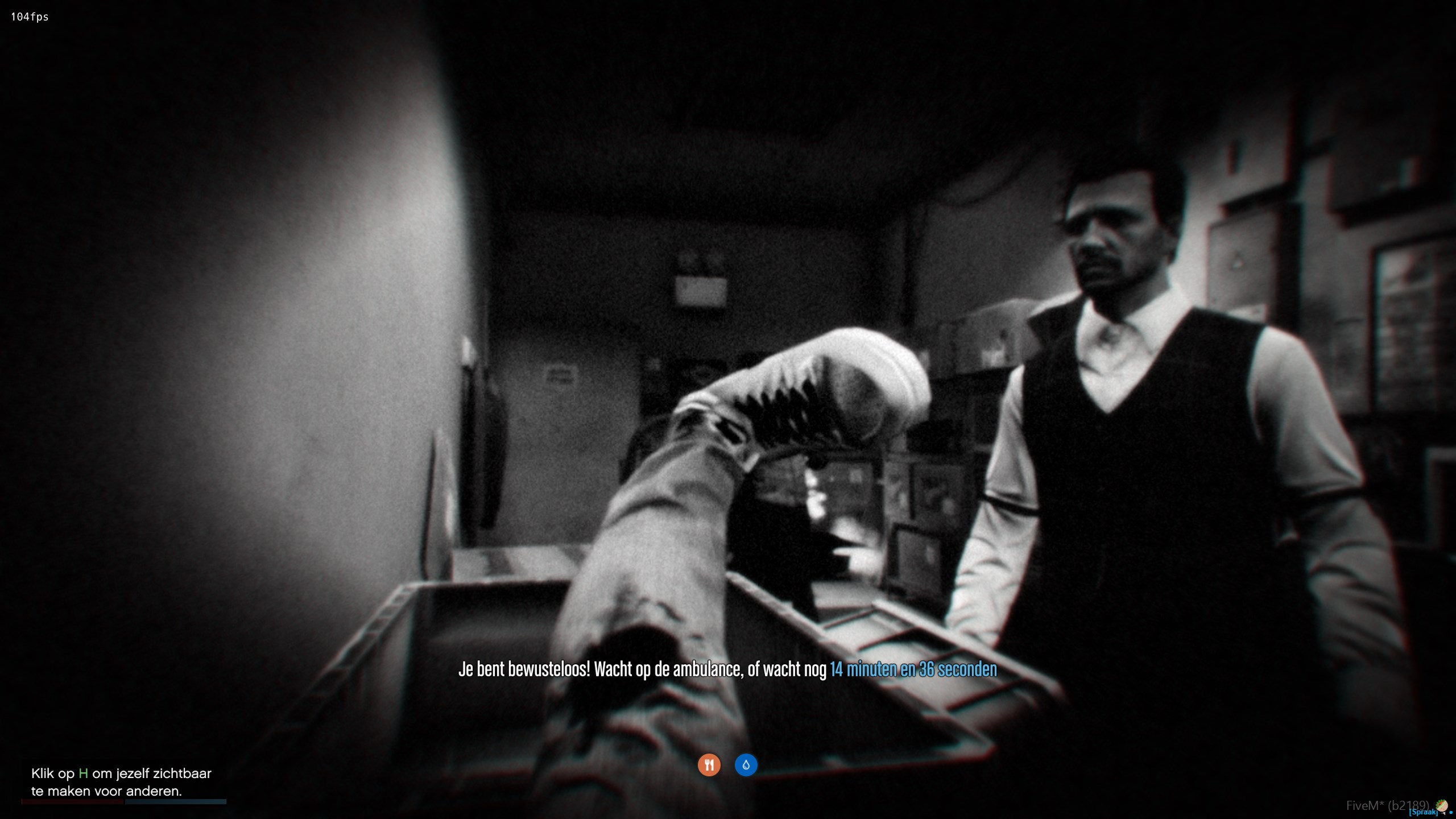Click the orange fork-and-knife hunger icon
Viewport: 1456px width, 819px height.
coord(709,765)
